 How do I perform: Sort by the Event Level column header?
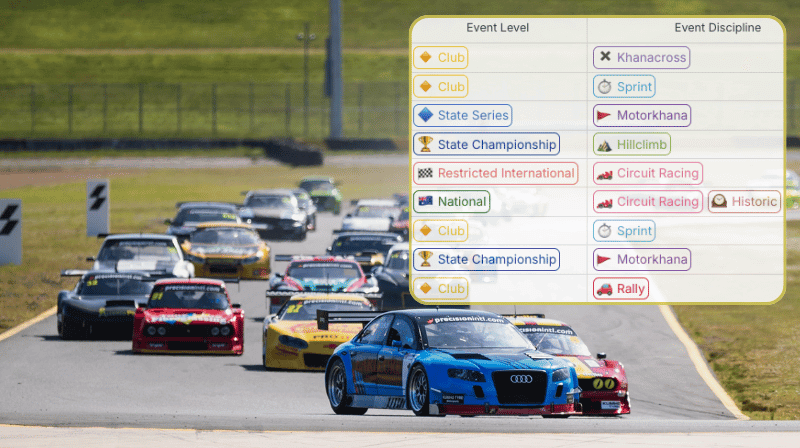[x=498, y=28]
